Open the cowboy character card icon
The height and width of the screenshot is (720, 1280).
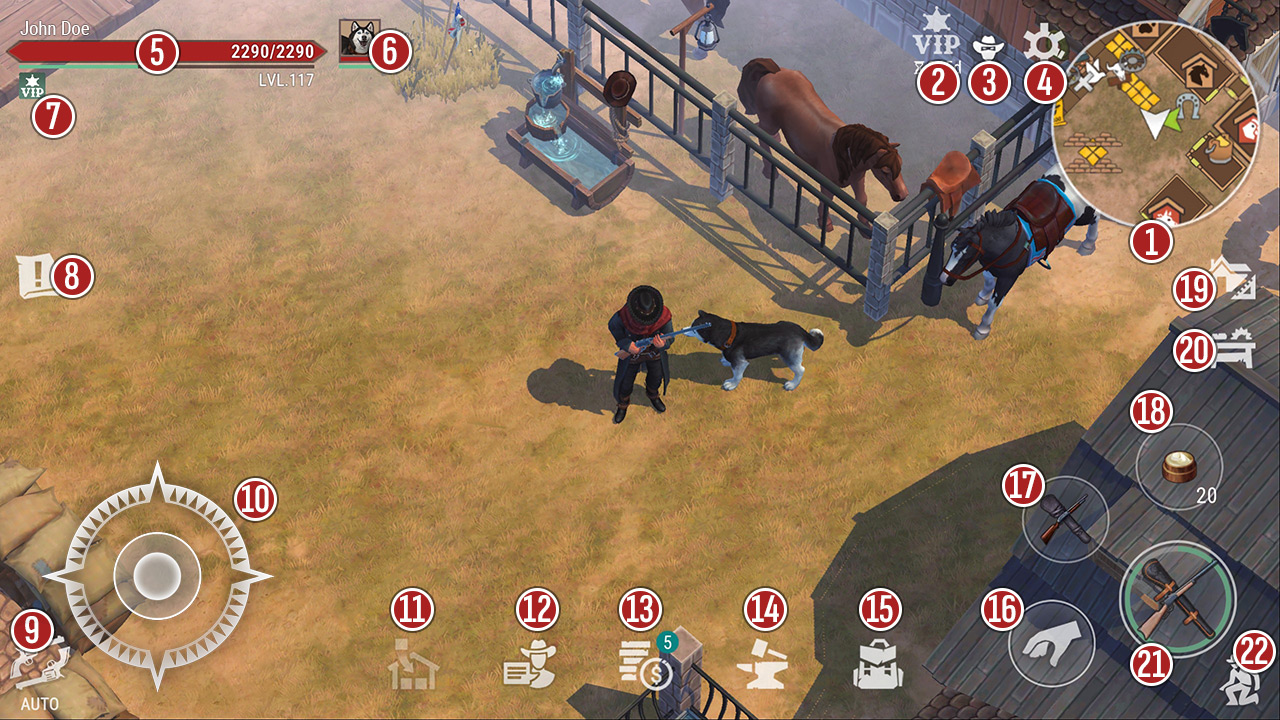530,664
